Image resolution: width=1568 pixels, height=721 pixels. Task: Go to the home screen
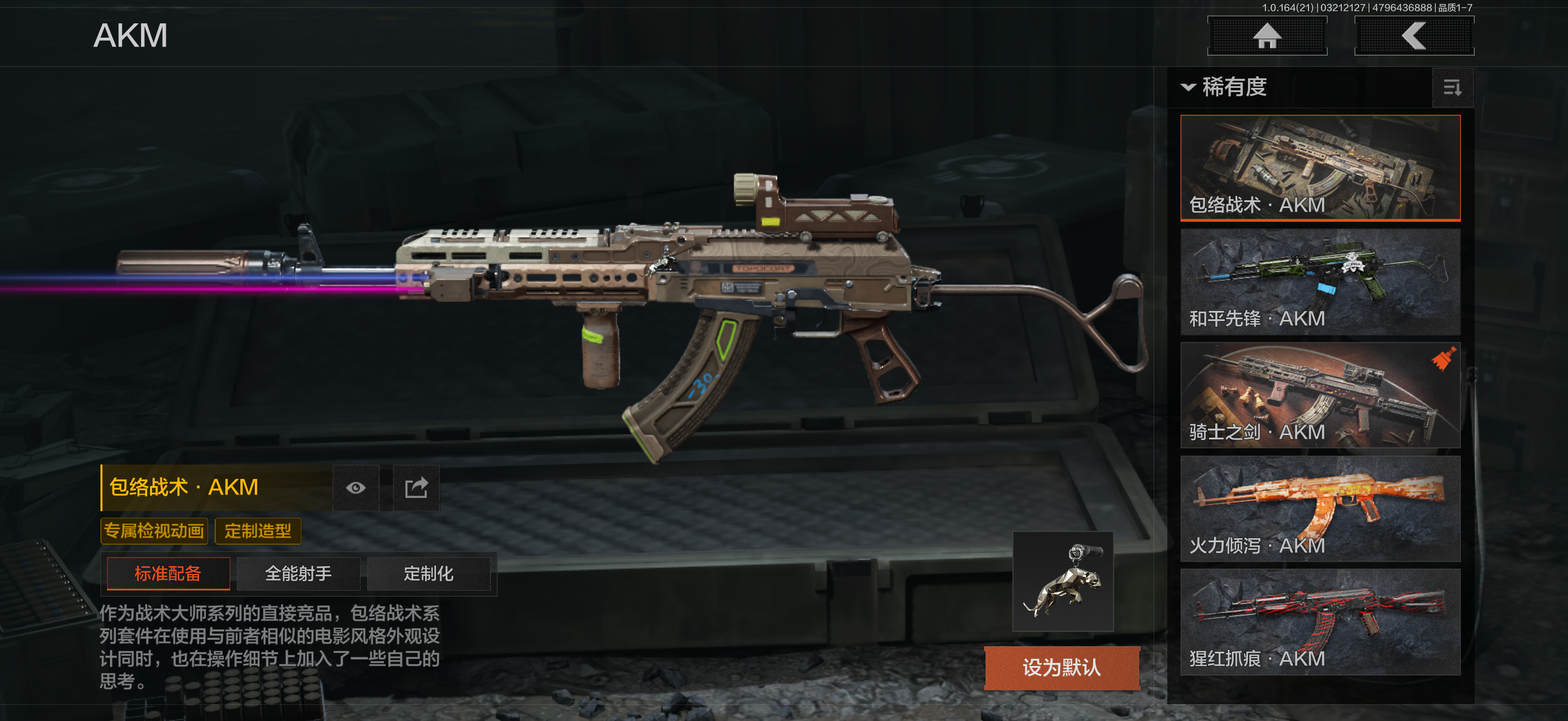[1267, 36]
